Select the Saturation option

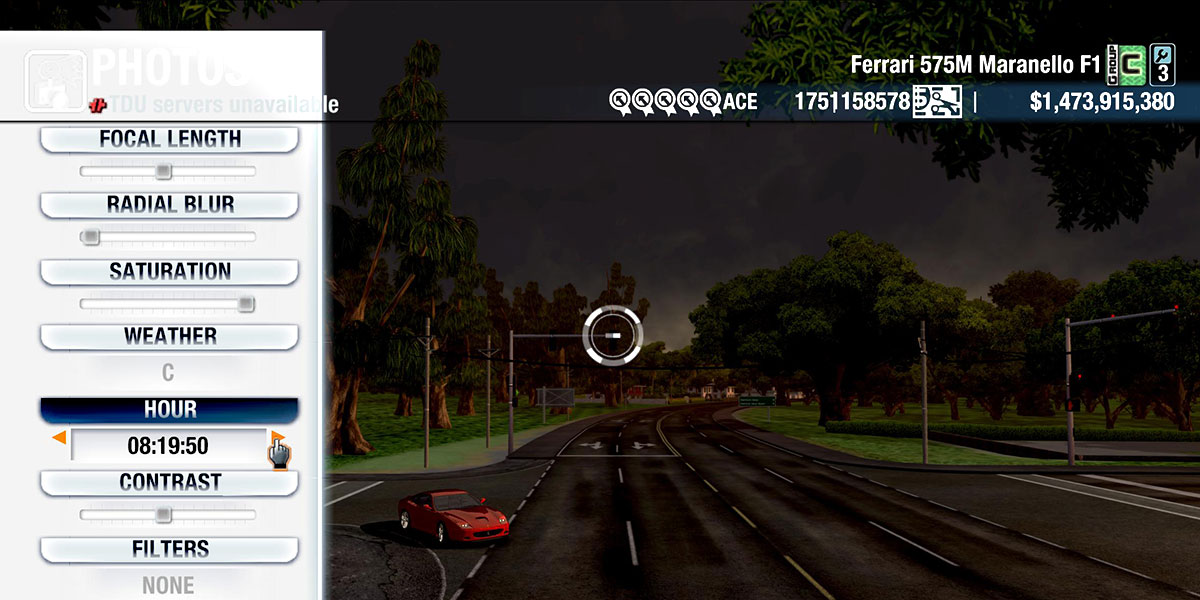[x=169, y=271]
